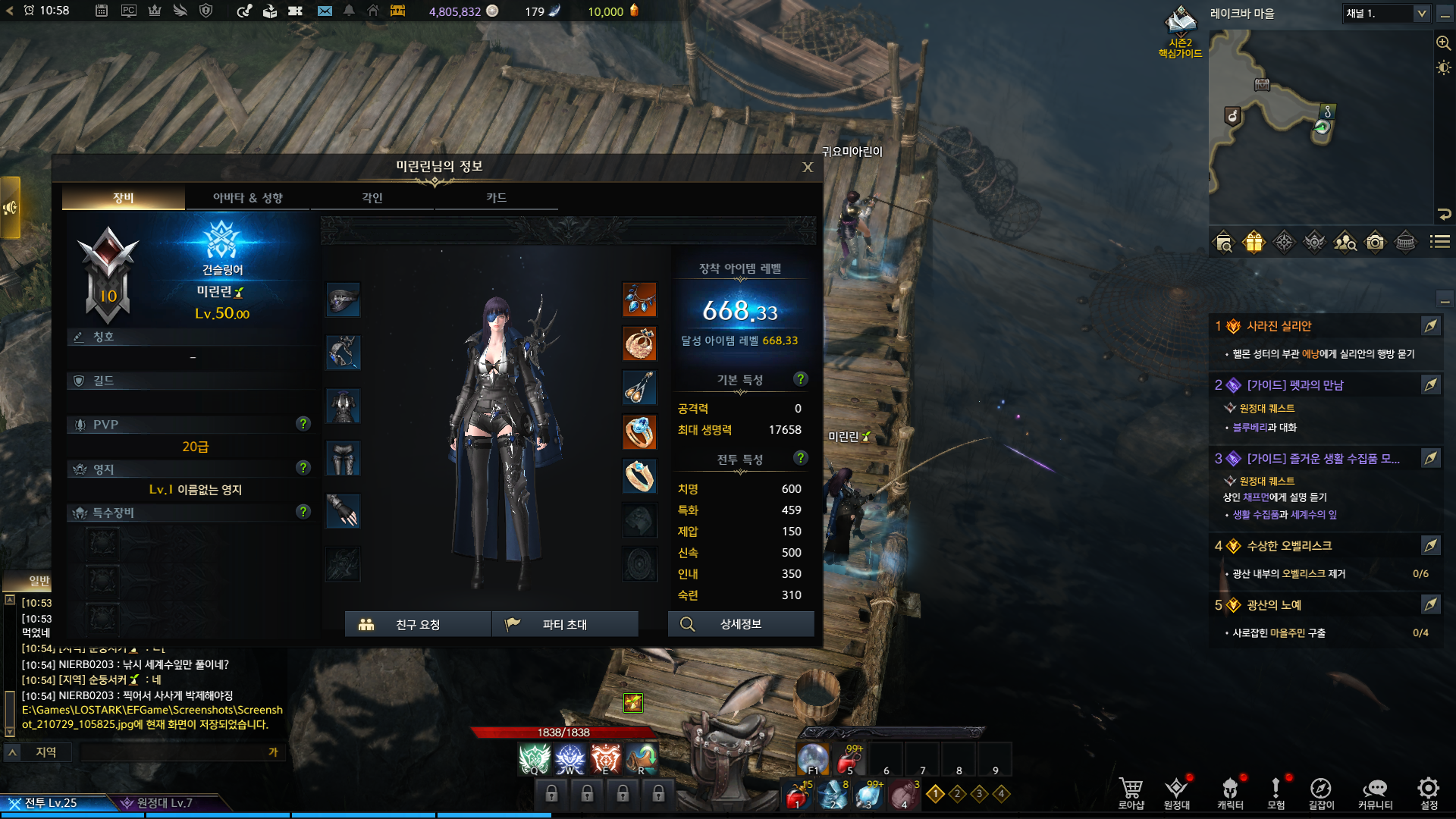The image size is (1456, 819).
Task: Invite player via 파티 초대 button
Action: (565, 624)
